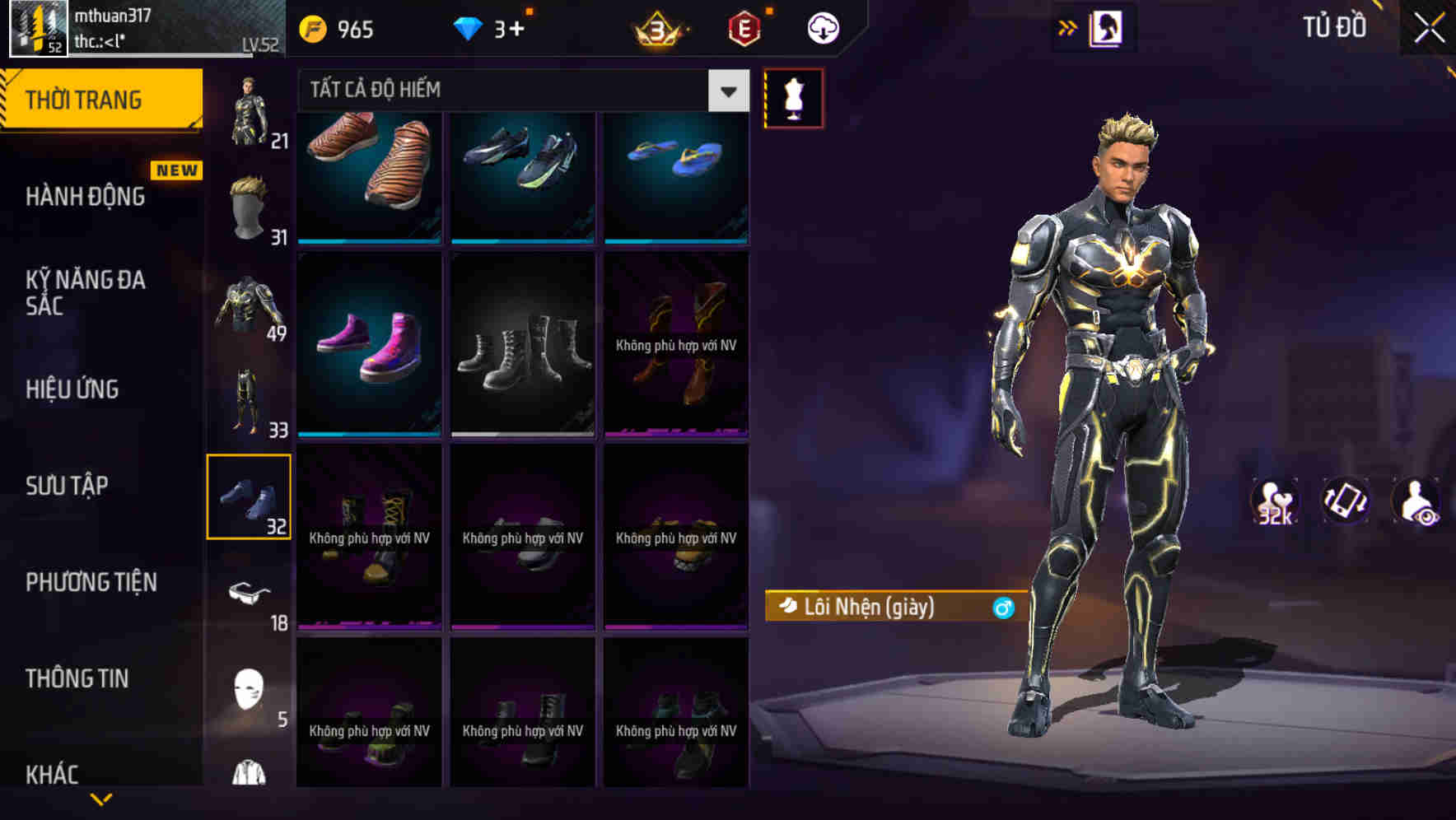This screenshot has height=820, width=1456.
Task: Open the like/appreciation icon showing 32k
Action: click(1273, 501)
